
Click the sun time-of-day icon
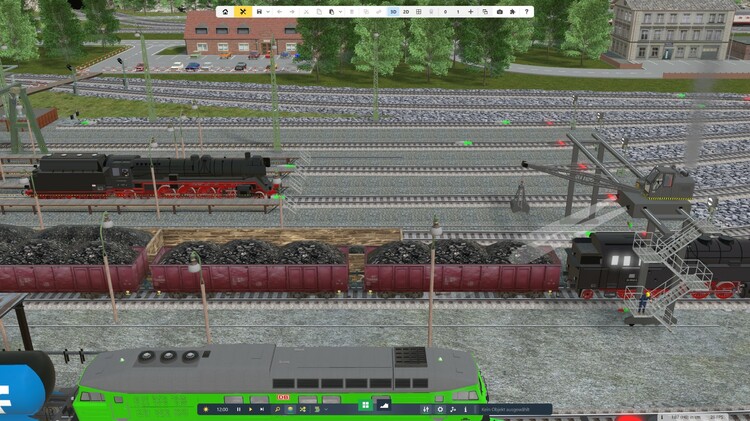pos(206,409)
